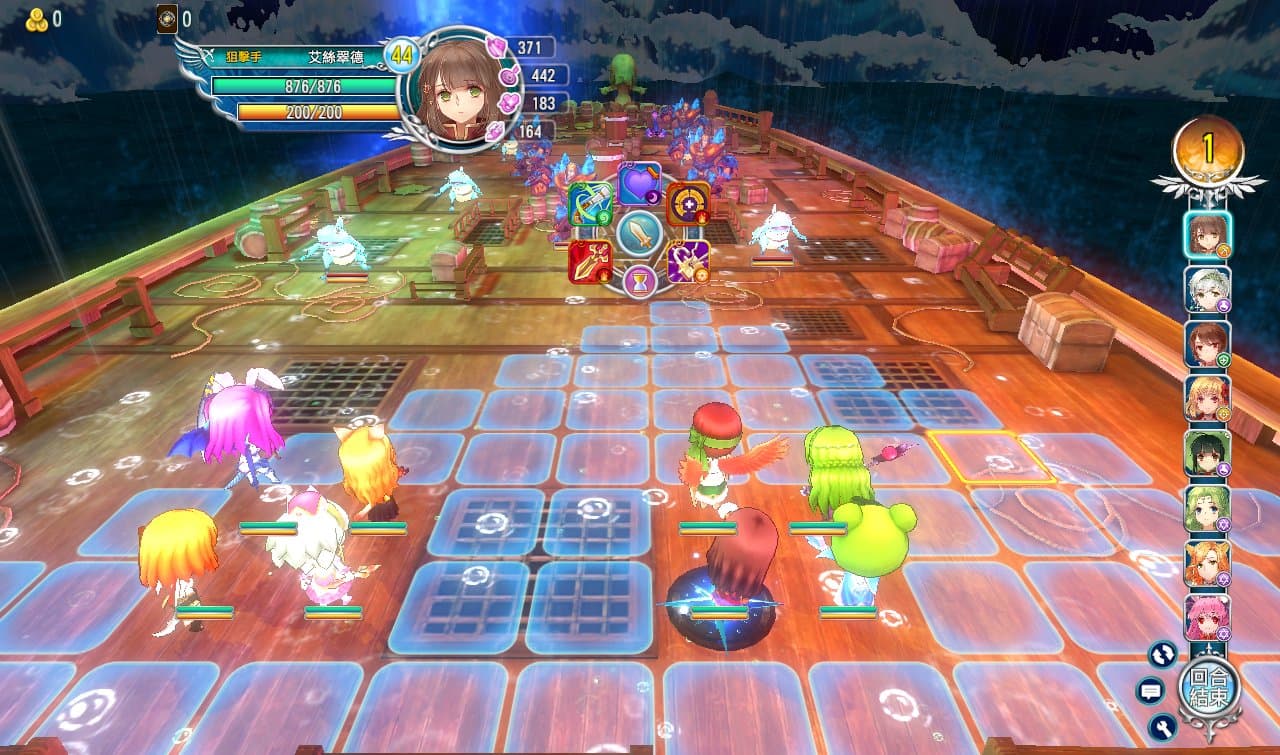Activate the red flaming sword skill
Viewport: 1280px width, 755px height.
(591, 262)
